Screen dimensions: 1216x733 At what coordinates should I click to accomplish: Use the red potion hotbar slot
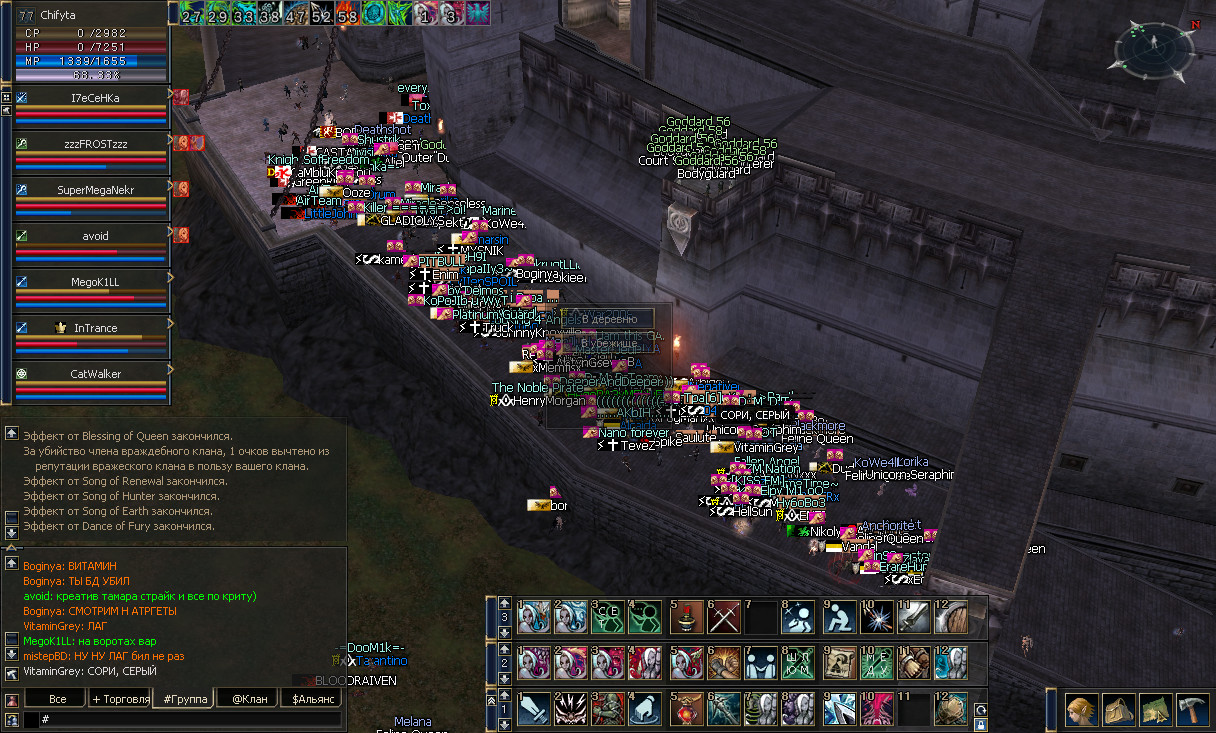tap(687, 709)
